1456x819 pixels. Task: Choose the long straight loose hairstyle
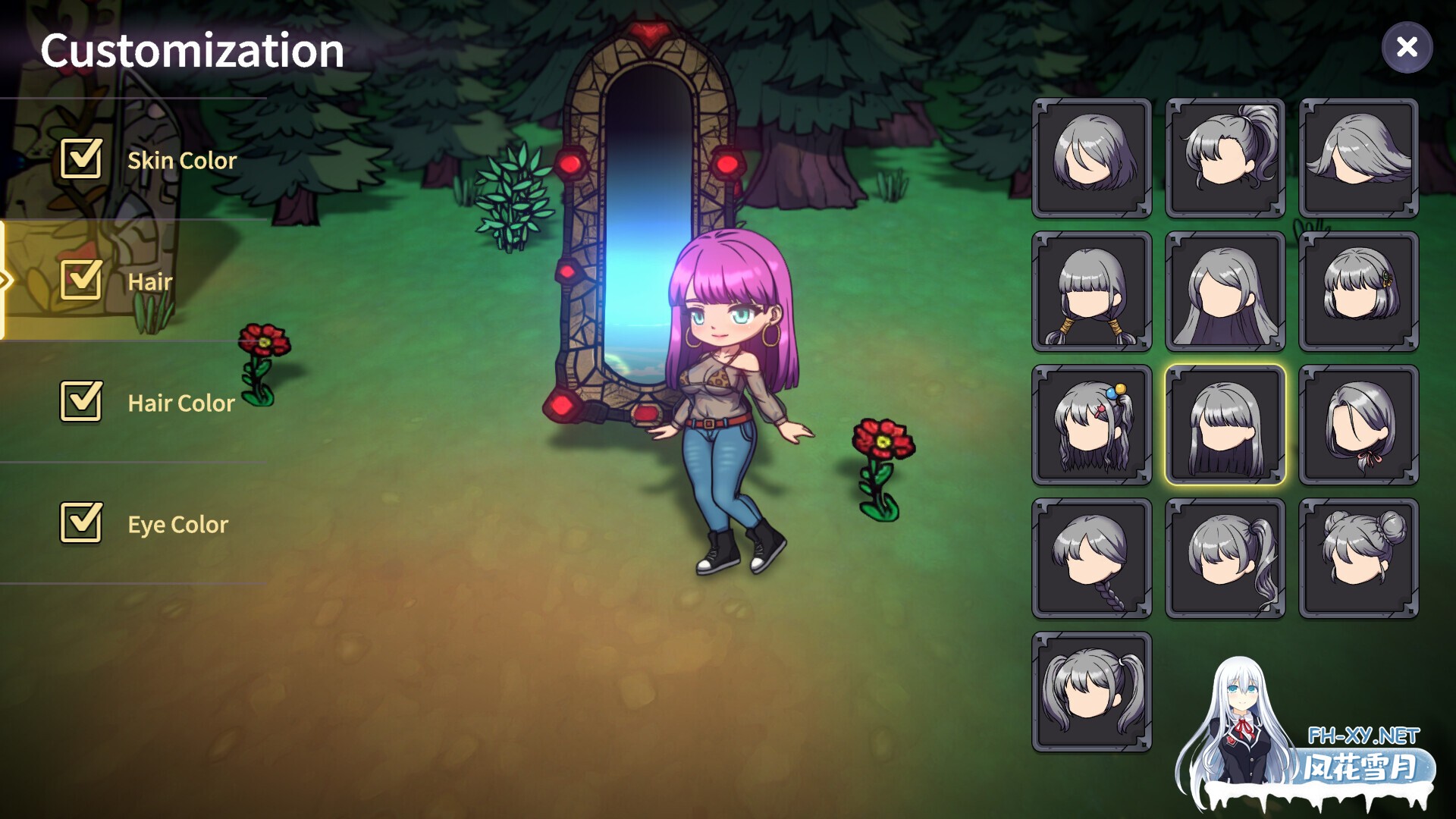tap(1225, 290)
